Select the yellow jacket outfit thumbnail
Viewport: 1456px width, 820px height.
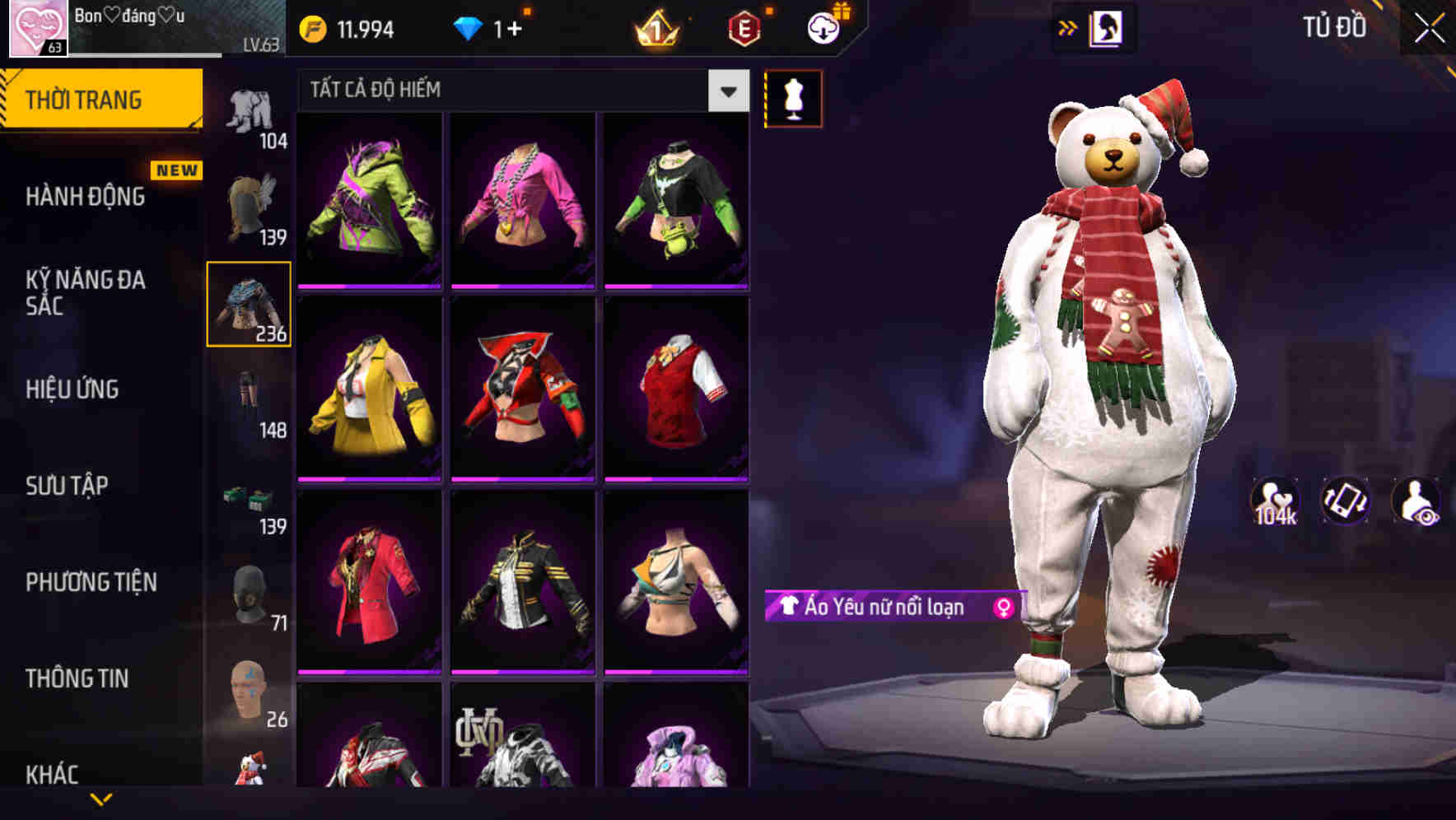369,390
